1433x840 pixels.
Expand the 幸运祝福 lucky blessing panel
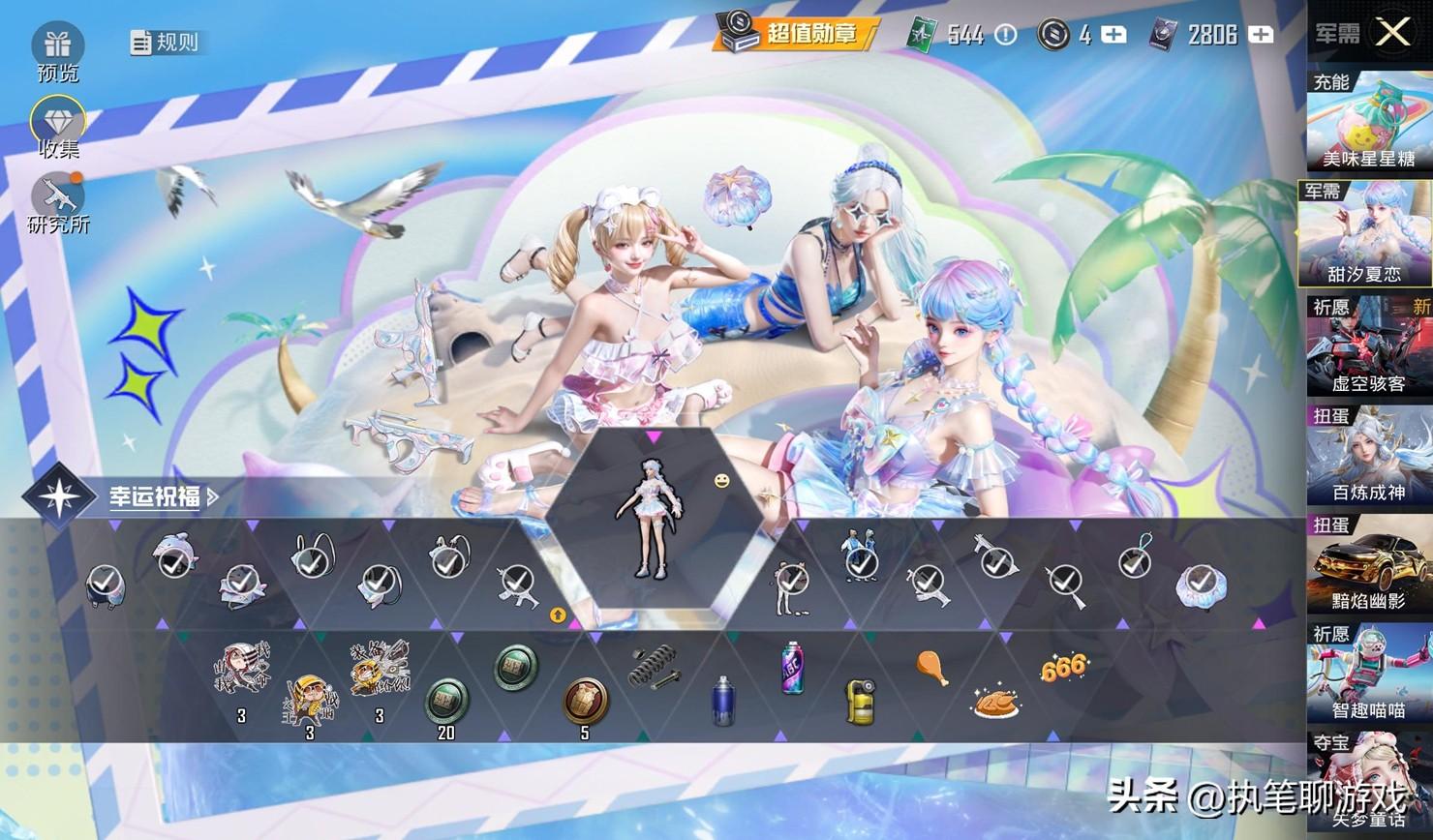pos(160,496)
